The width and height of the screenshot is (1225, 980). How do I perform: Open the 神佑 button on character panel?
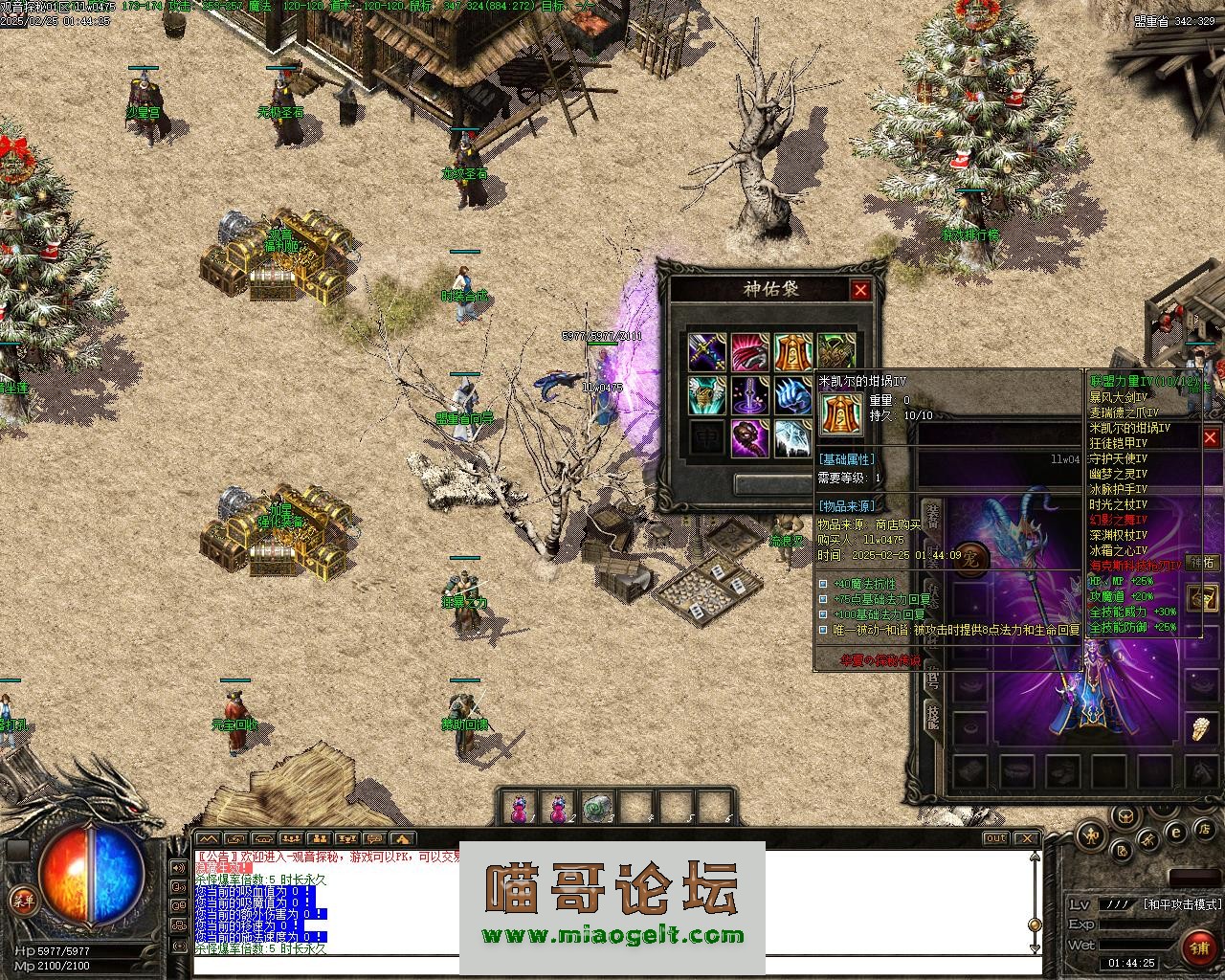tap(1201, 563)
